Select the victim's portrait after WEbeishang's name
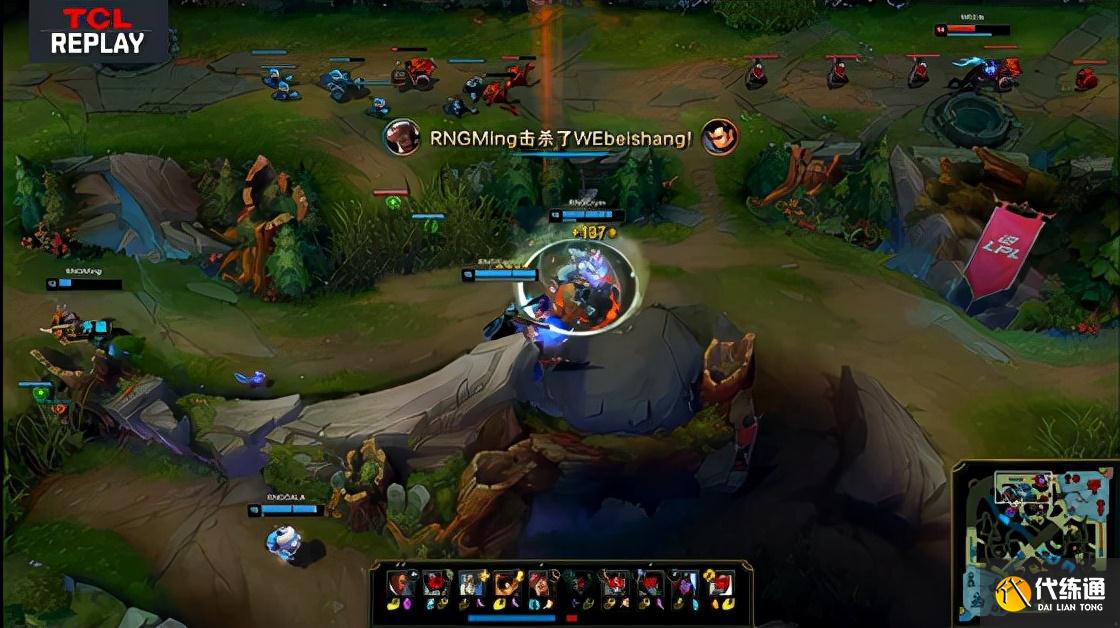This screenshot has height=628, width=1120. pyautogui.click(x=719, y=137)
